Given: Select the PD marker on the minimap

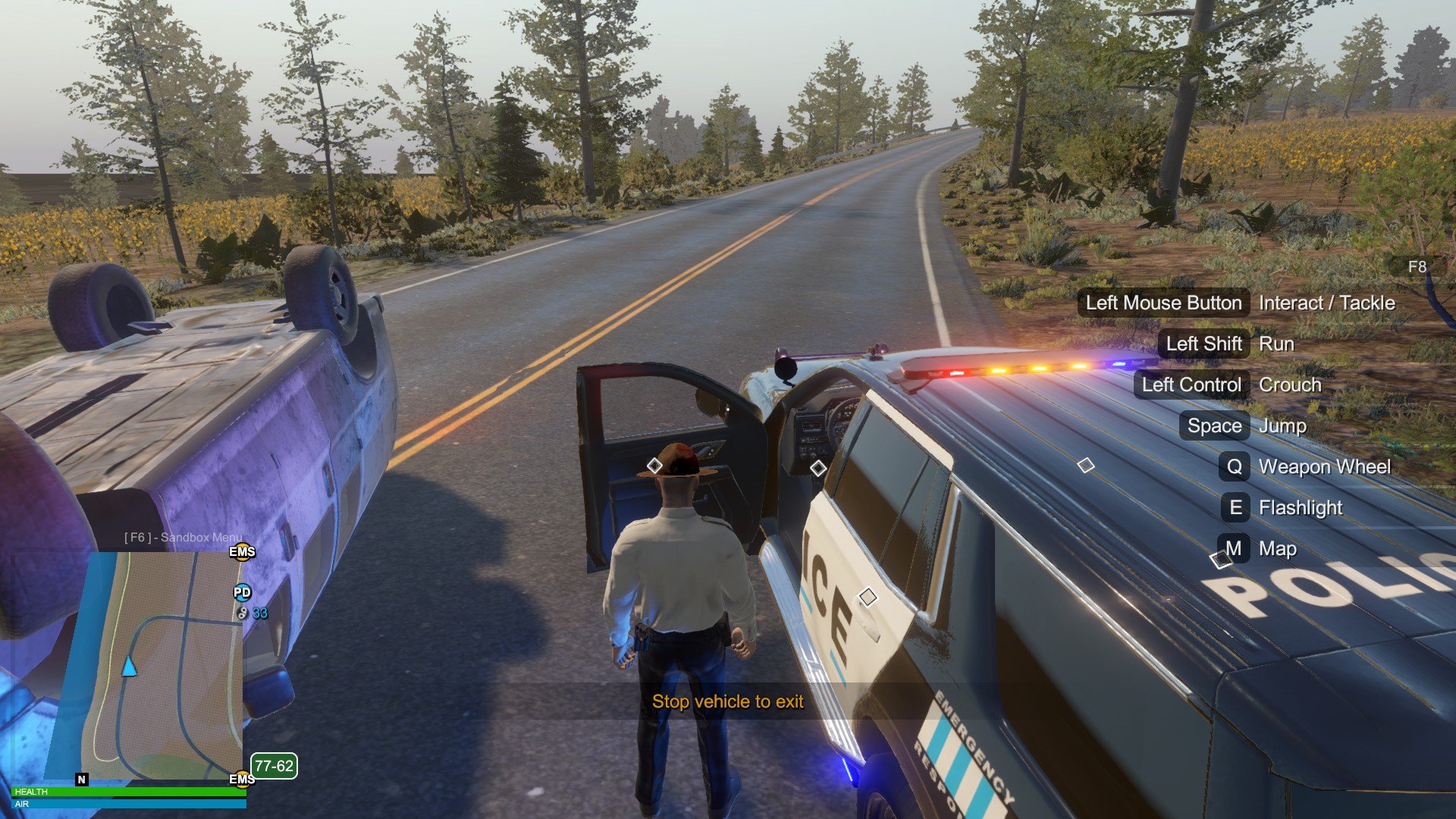Looking at the screenshot, I should [x=242, y=592].
